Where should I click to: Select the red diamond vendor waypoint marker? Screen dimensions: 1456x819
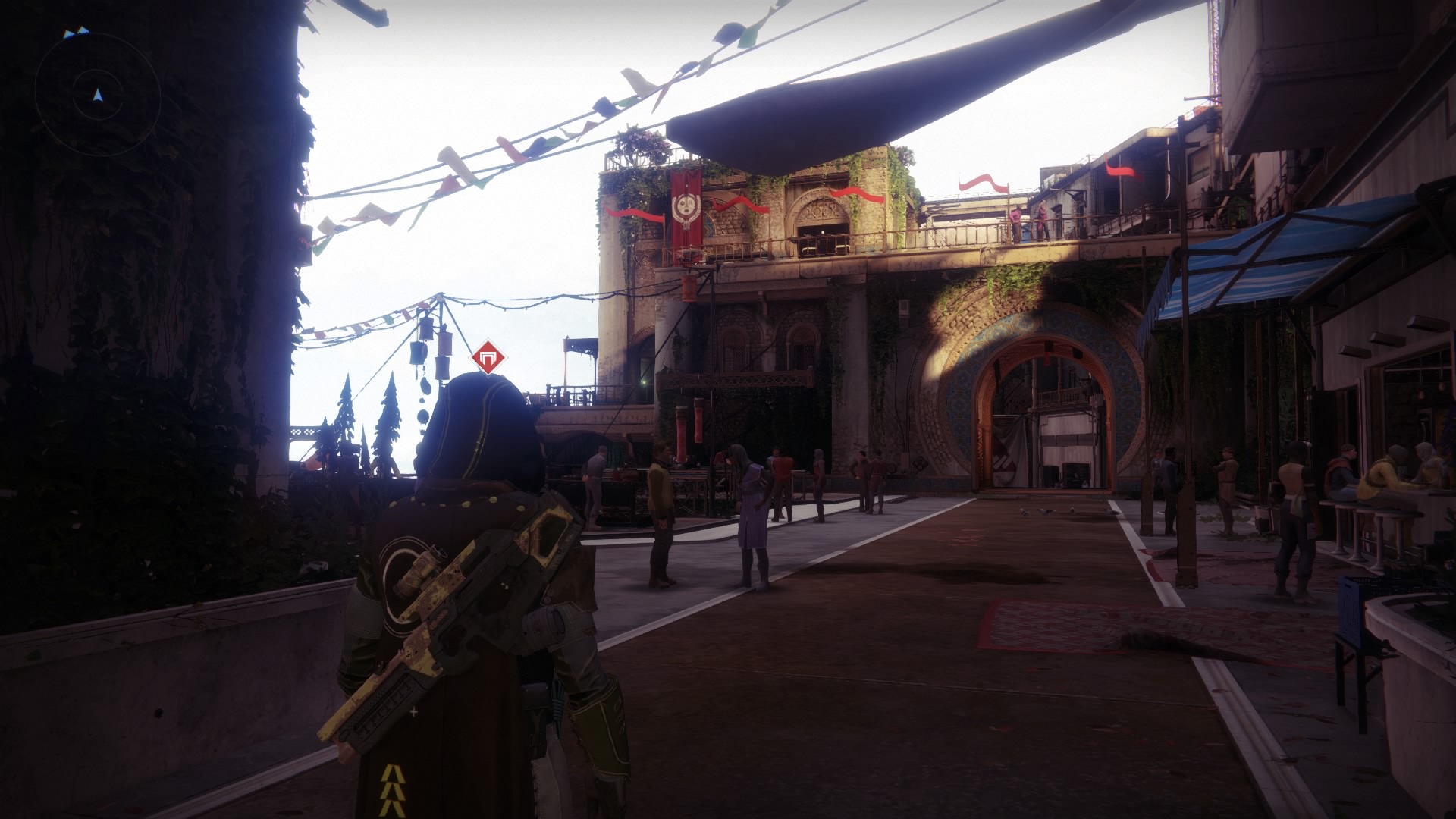(488, 357)
